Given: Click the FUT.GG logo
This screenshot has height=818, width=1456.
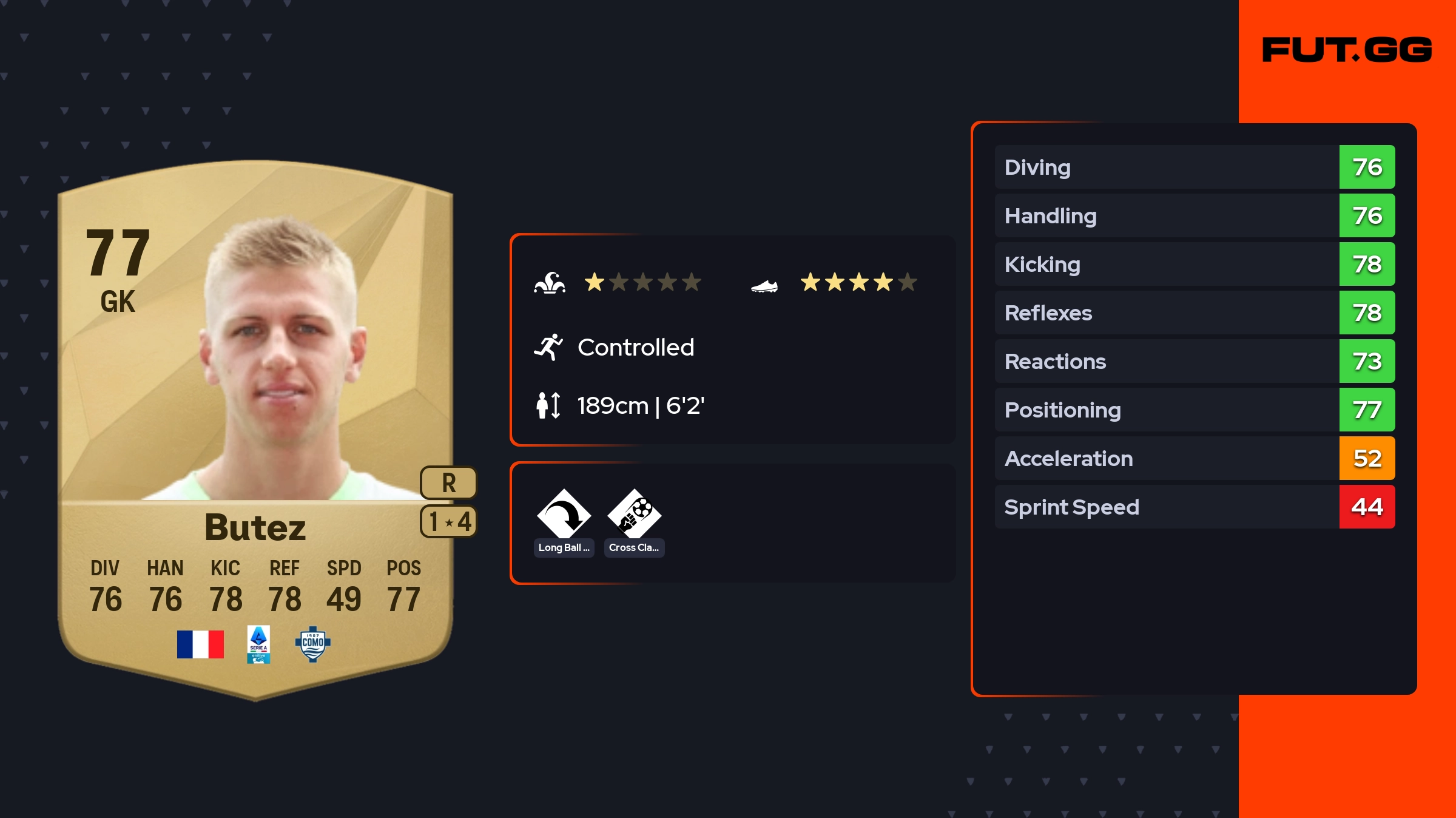Looking at the screenshot, I should click(1347, 50).
